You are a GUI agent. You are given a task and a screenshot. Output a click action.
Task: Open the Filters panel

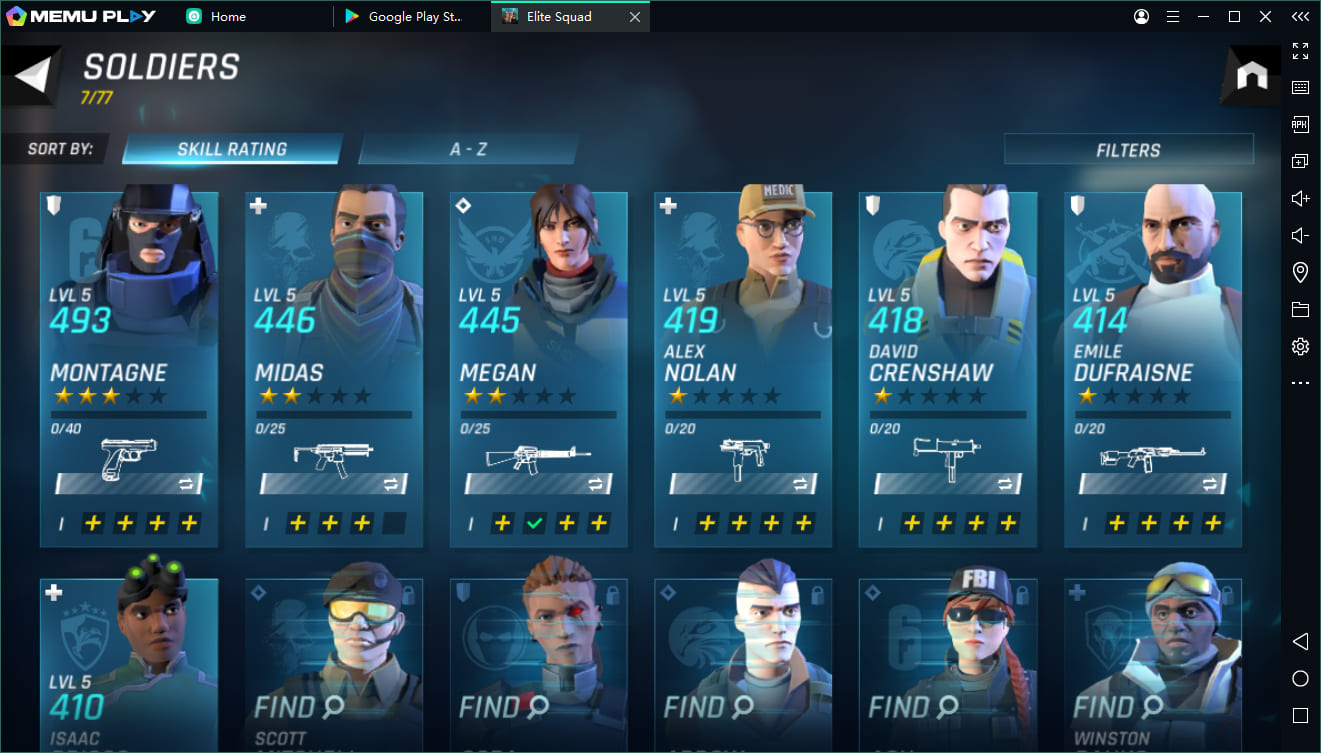click(1128, 150)
